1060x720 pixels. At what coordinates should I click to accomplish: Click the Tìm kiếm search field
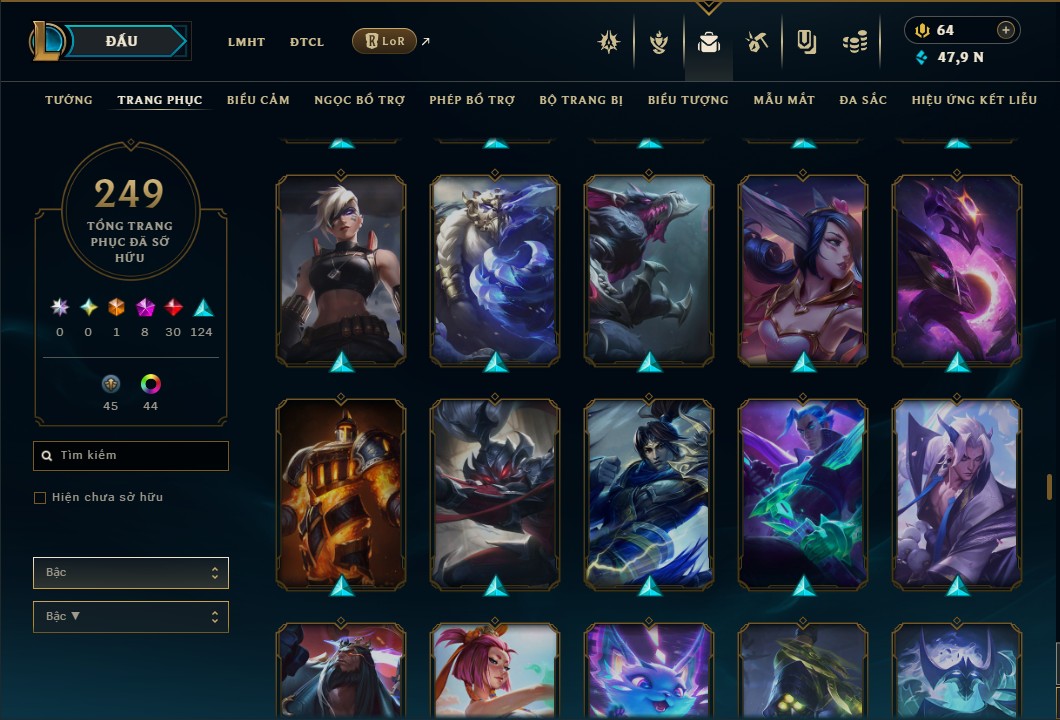pos(131,456)
